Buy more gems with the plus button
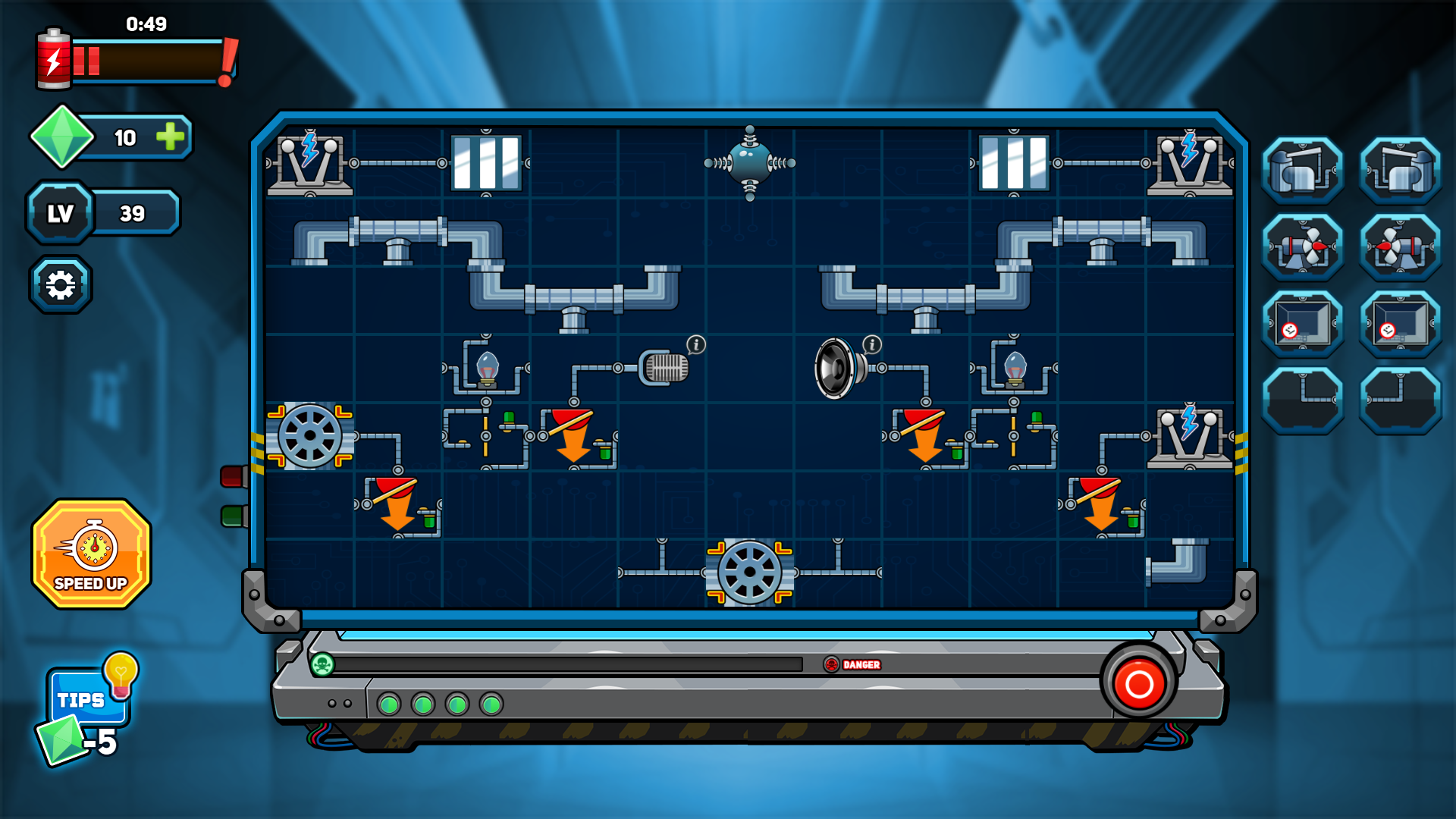The image size is (1456, 819). point(170,138)
